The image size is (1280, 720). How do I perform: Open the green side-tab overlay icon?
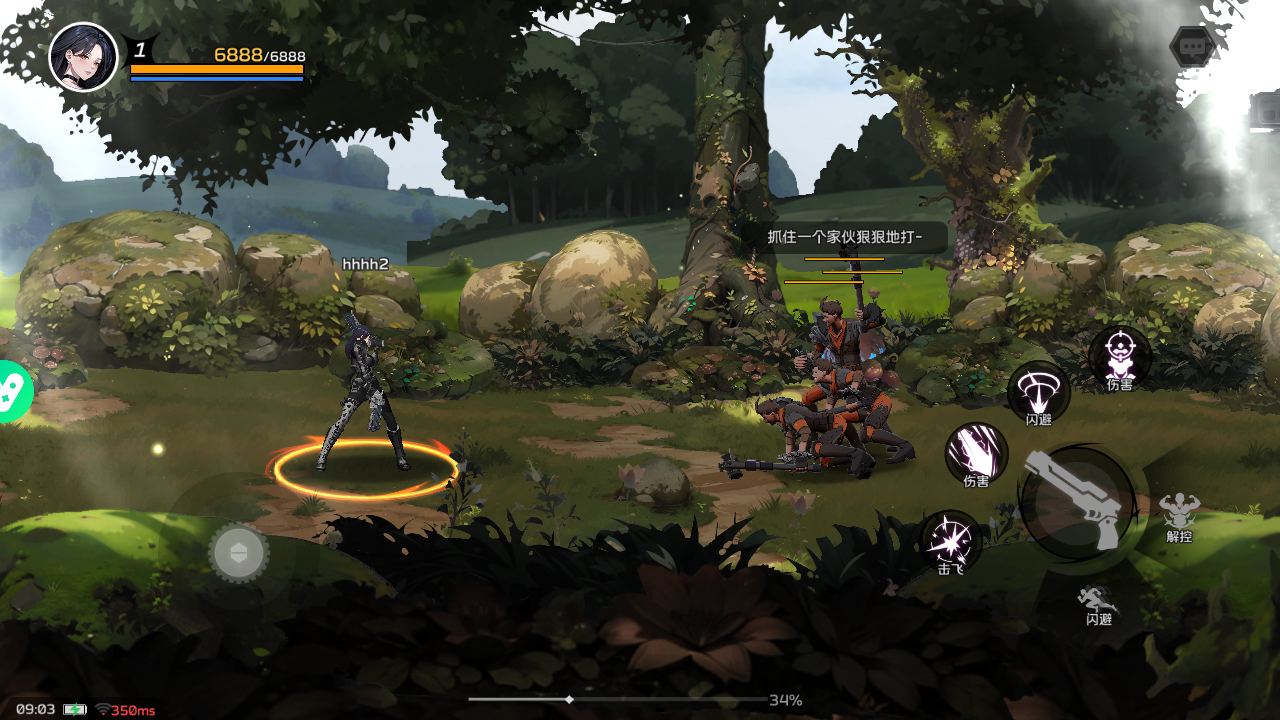[x=14, y=392]
